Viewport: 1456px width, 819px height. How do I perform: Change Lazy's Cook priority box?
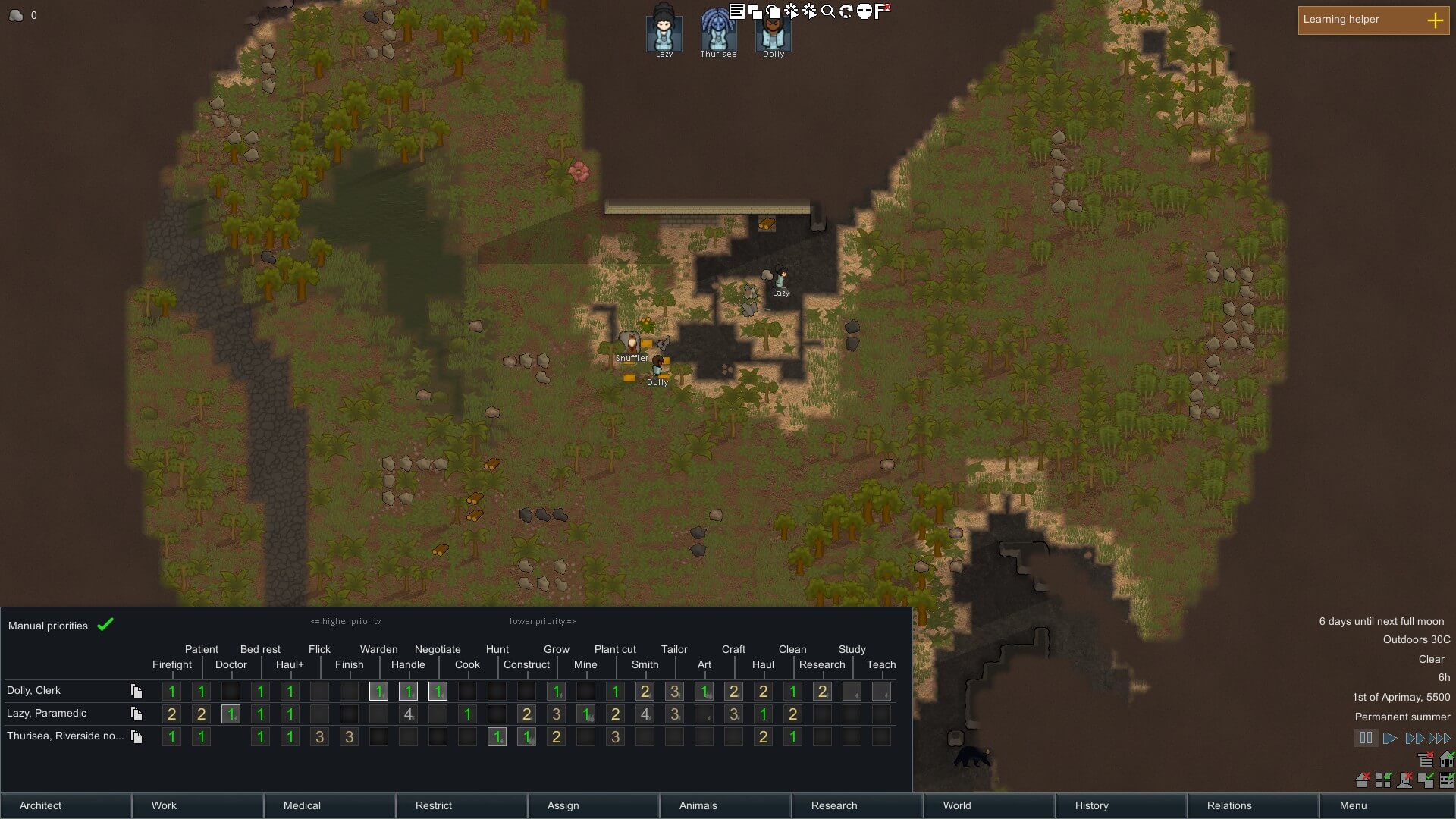click(467, 714)
